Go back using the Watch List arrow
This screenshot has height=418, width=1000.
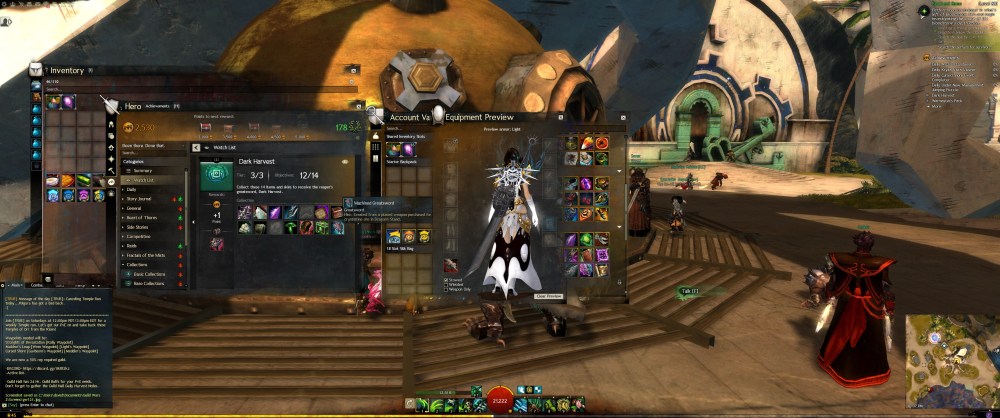(x=195, y=146)
